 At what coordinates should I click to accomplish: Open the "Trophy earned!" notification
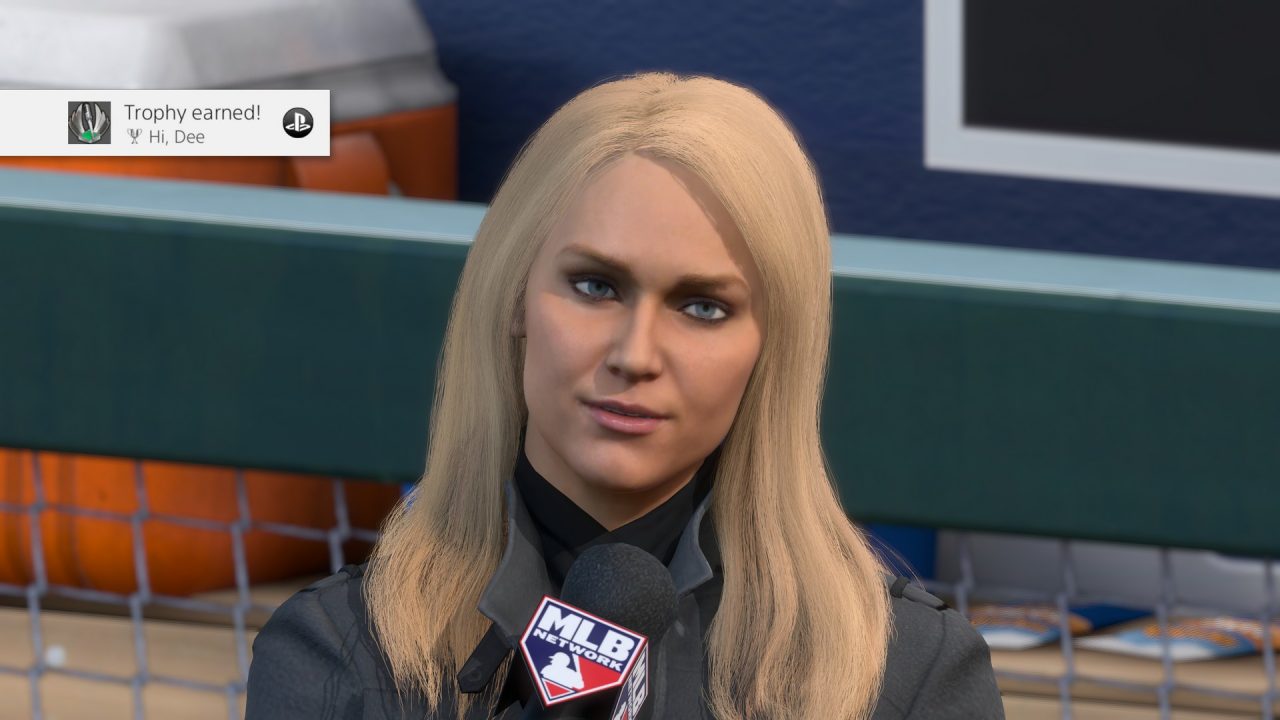(191, 114)
